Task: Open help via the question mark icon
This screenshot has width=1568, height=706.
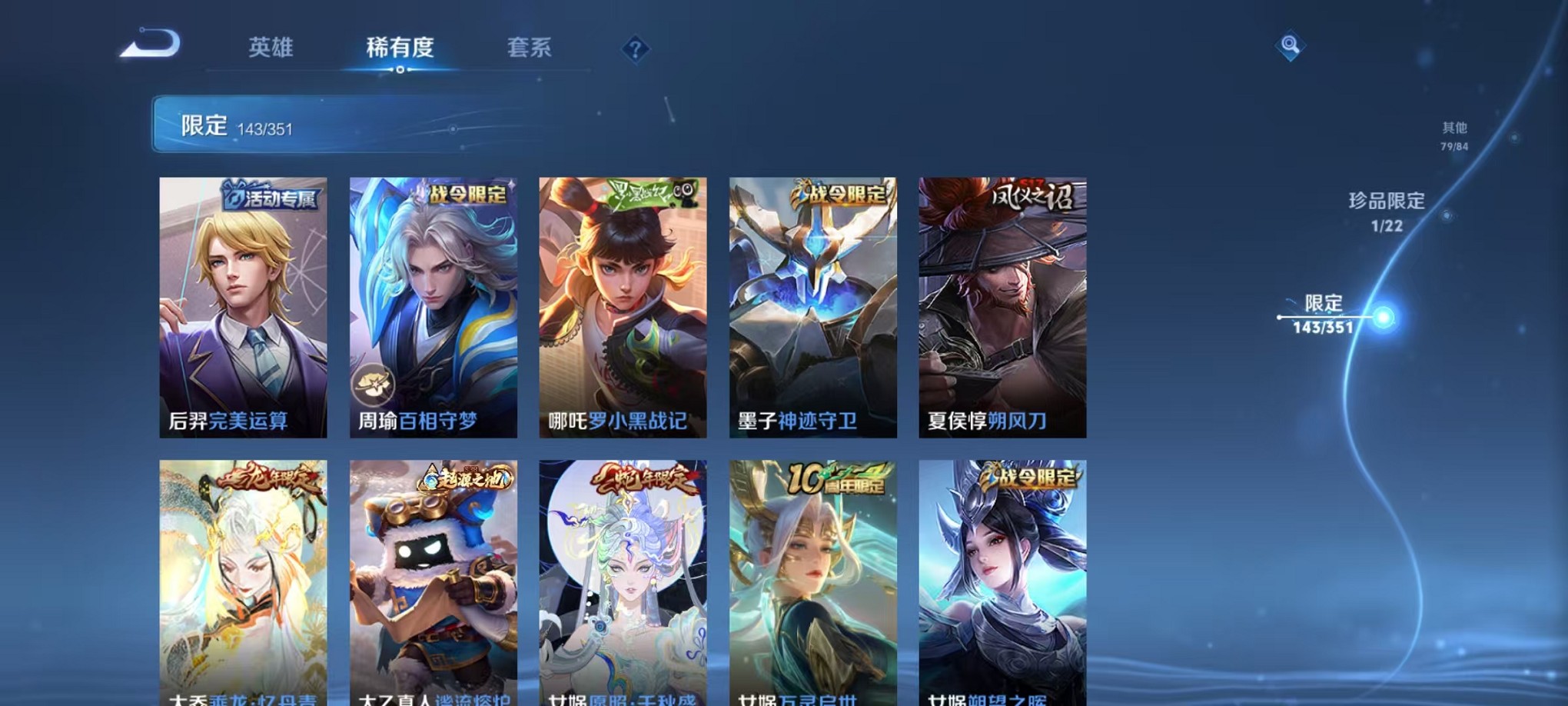Action: point(634,49)
